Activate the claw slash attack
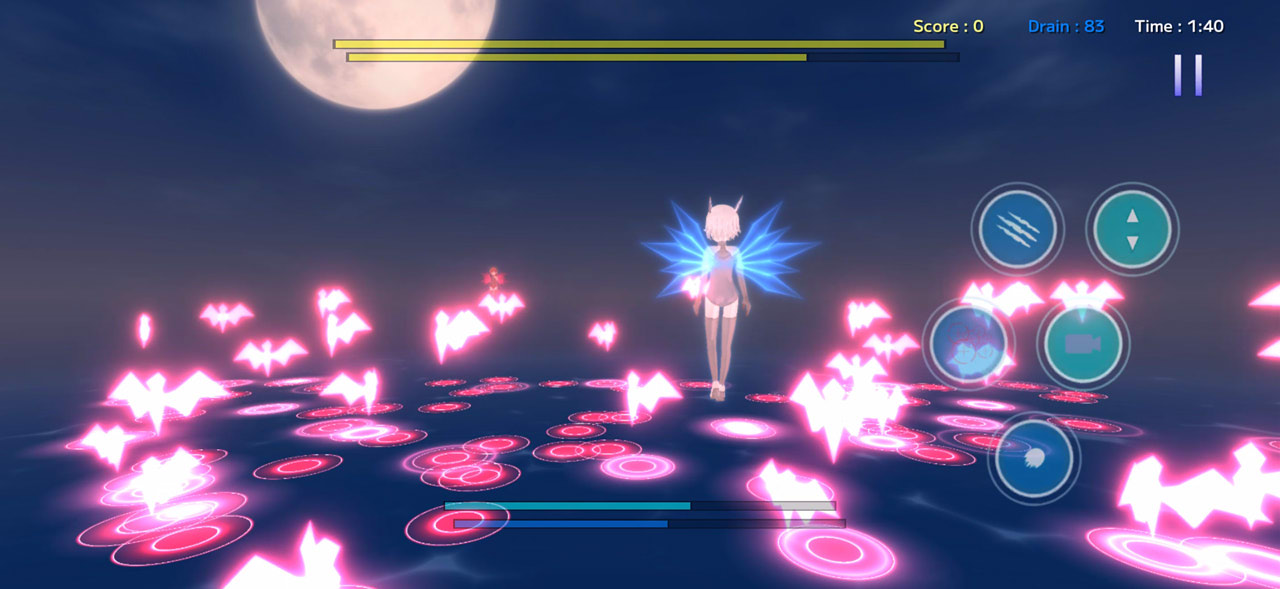1280x589 pixels. click(1017, 229)
